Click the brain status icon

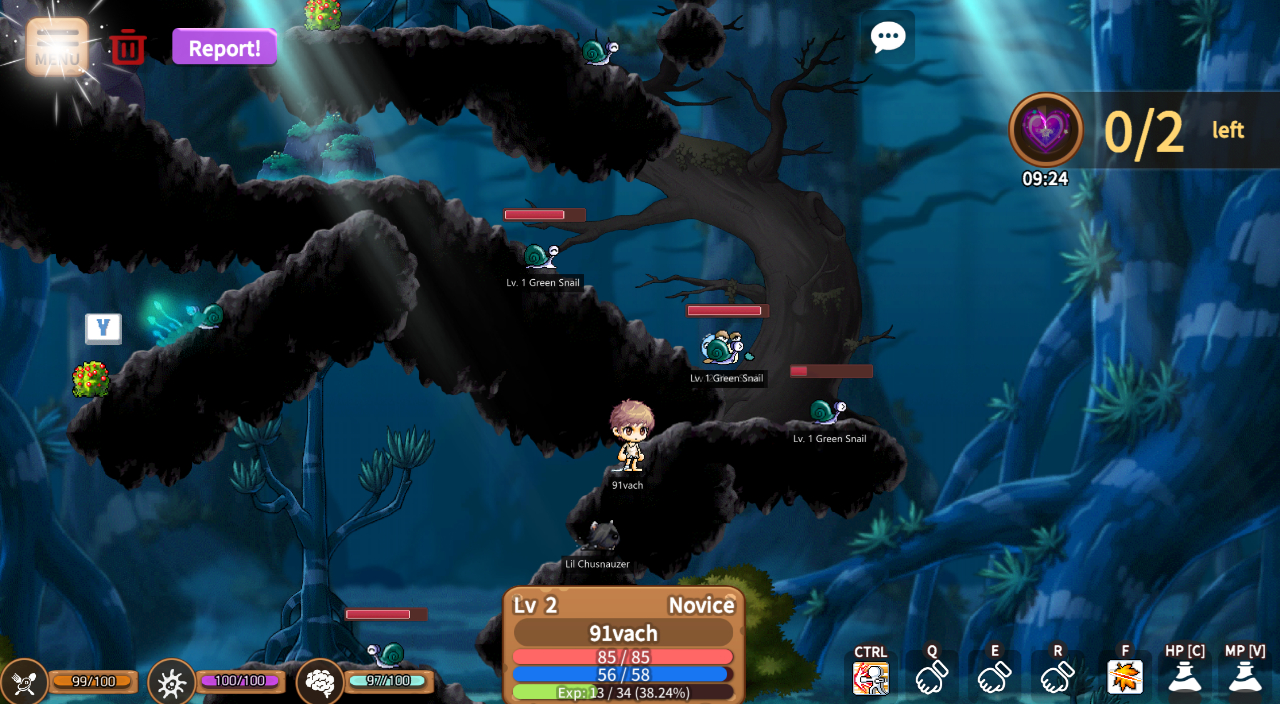click(320, 682)
